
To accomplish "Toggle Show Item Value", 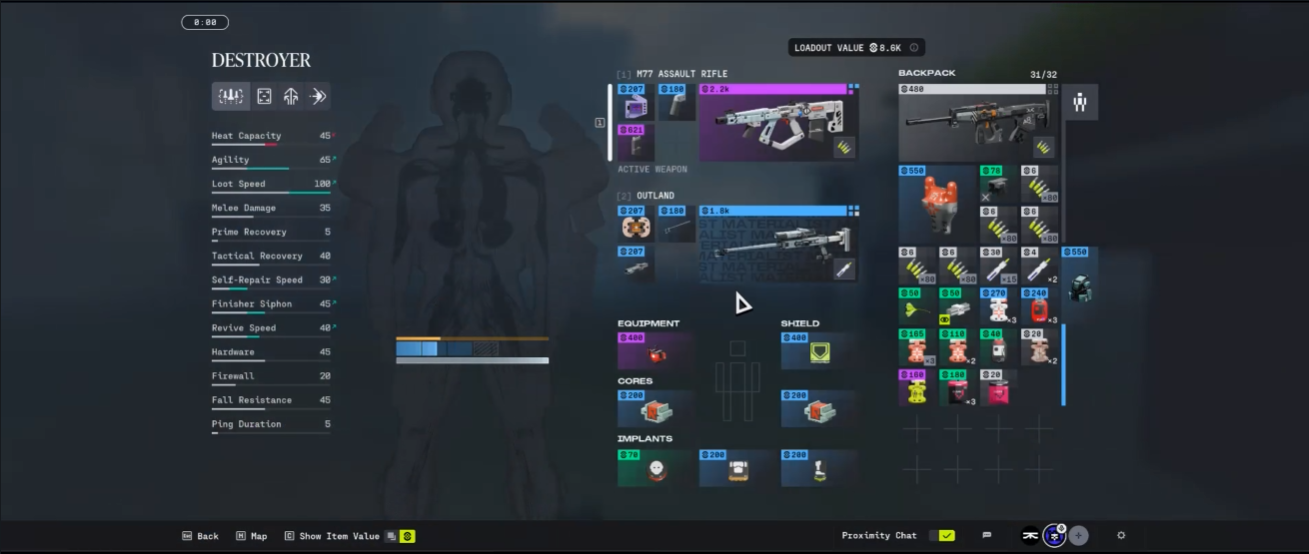I will point(339,536).
